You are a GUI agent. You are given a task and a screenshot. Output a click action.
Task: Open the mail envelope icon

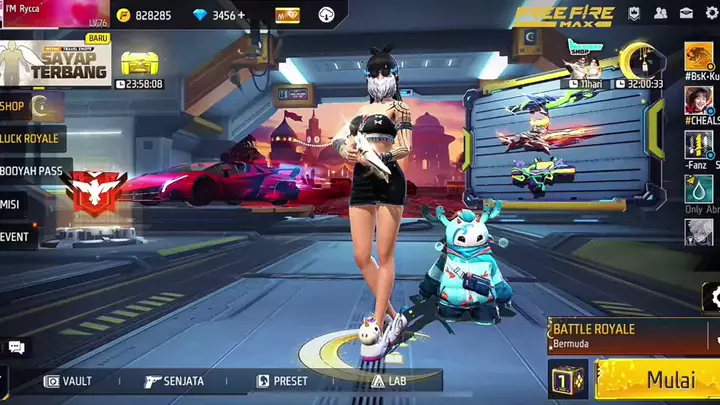[686, 14]
